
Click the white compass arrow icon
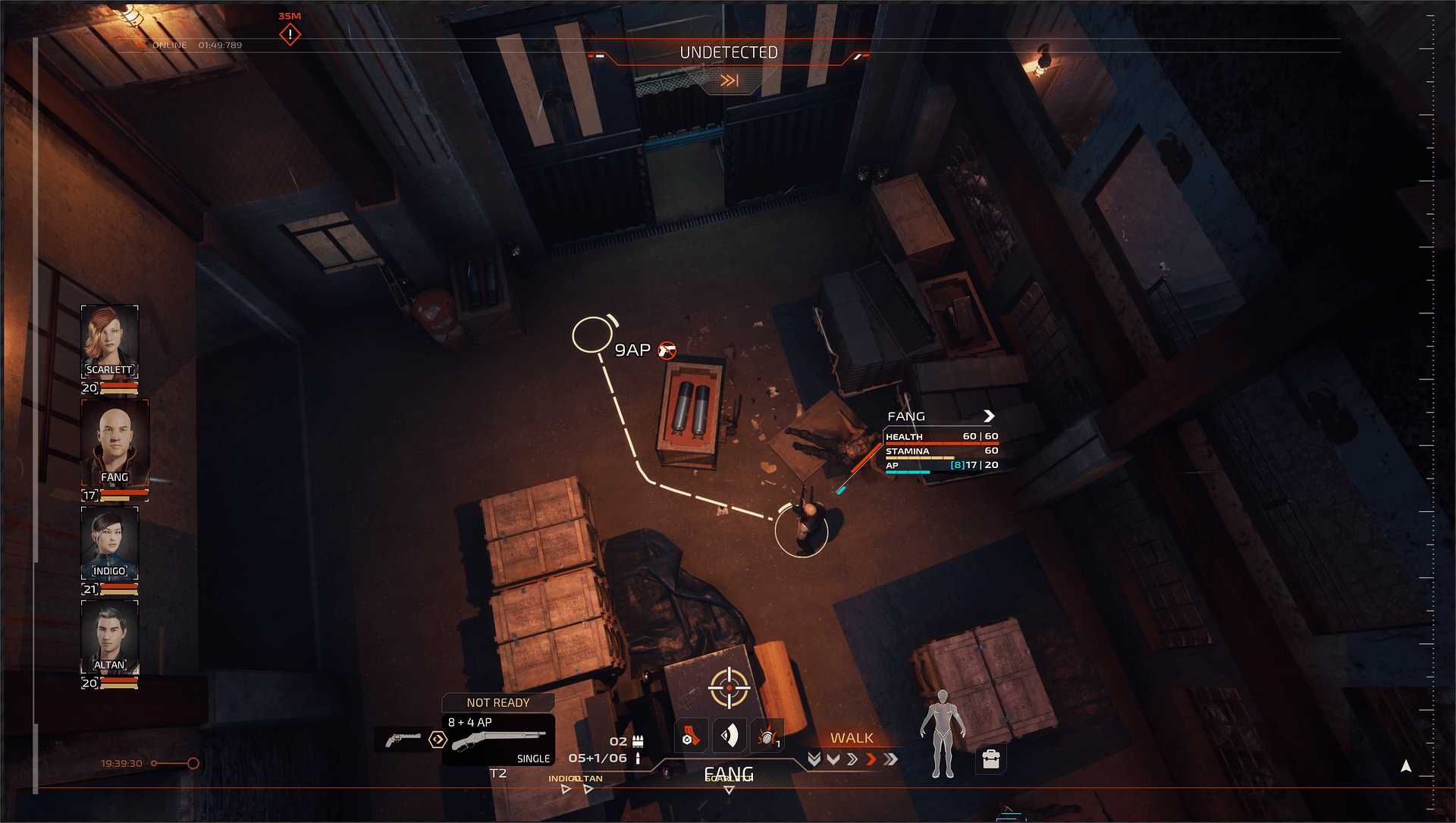[x=1406, y=766]
